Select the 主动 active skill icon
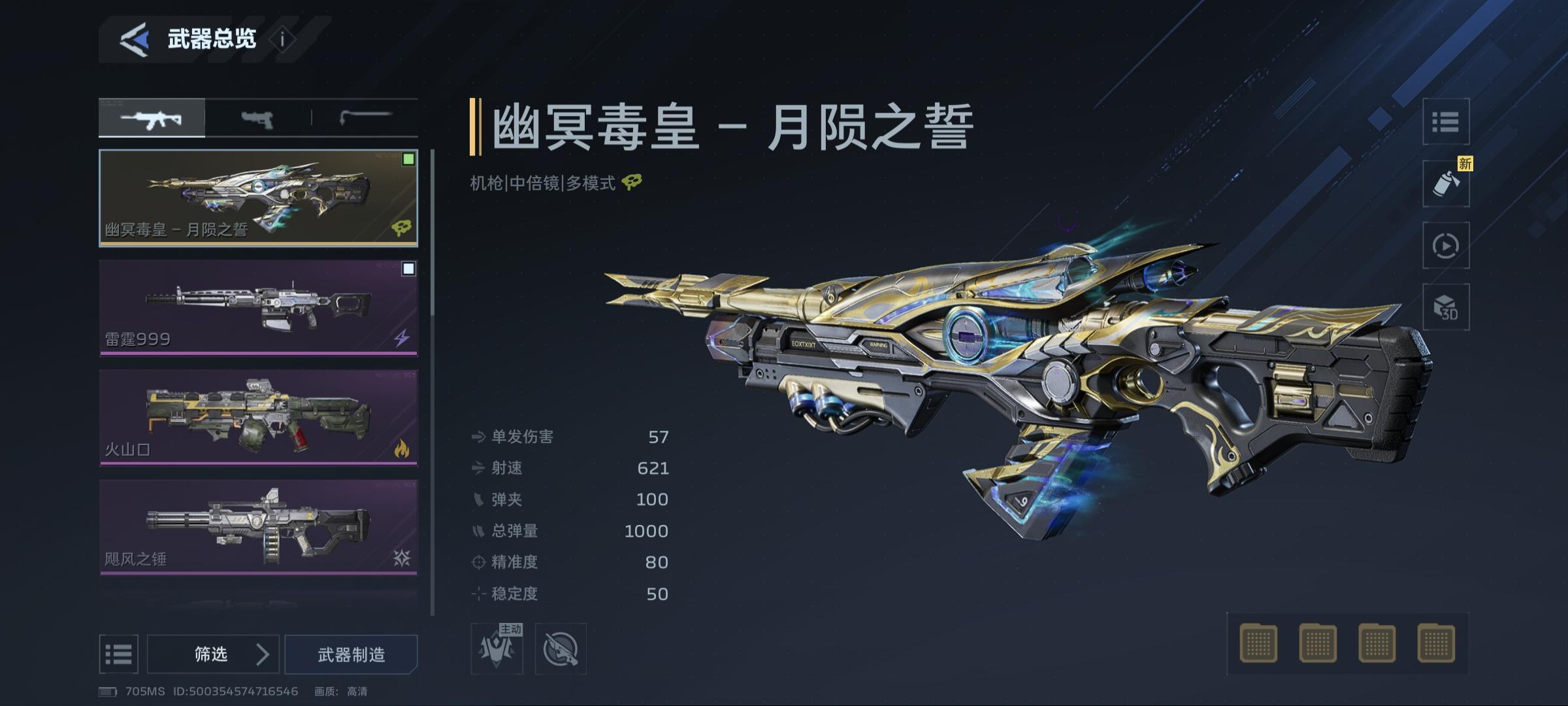This screenshot has width=1568, height=706. pos(497,647)
